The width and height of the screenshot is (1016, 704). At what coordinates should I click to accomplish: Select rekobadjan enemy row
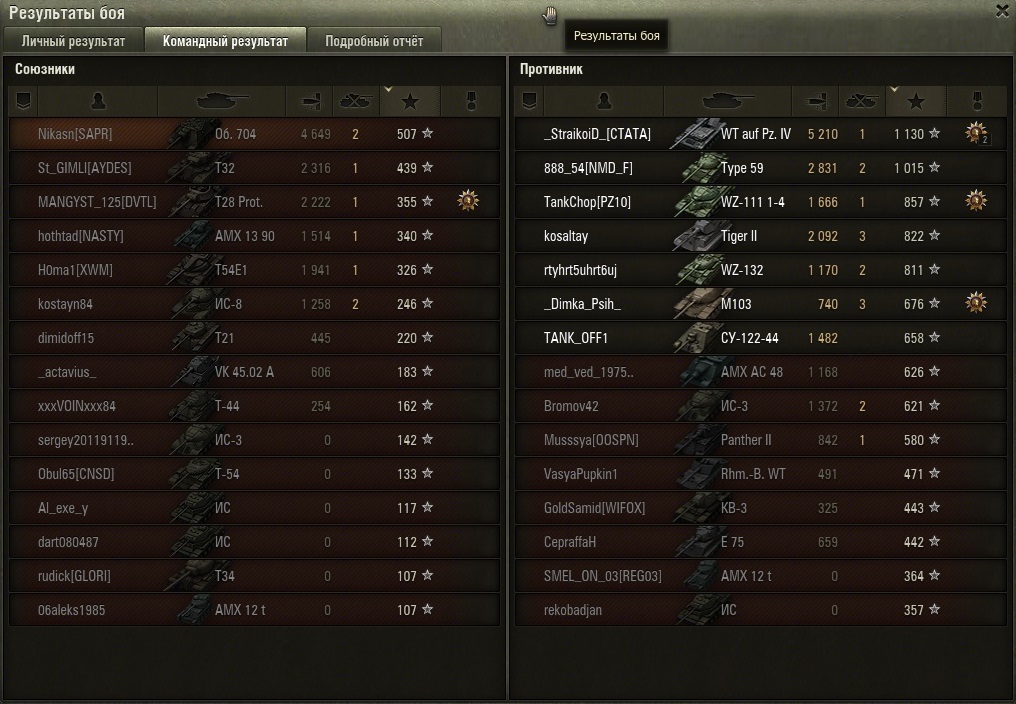(x=760, y=610)
